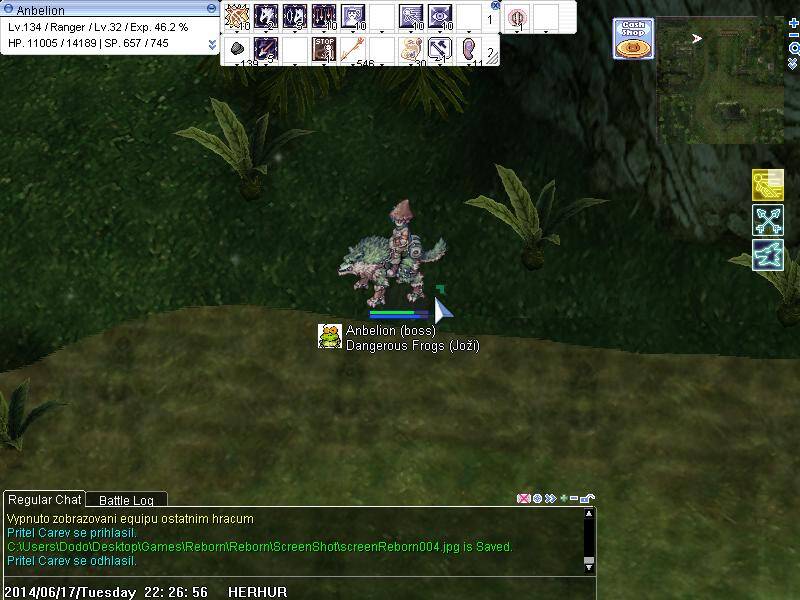This screenshot has height=600, width=800.
Task: Open the Cash Shop
Action: [633, 38]
